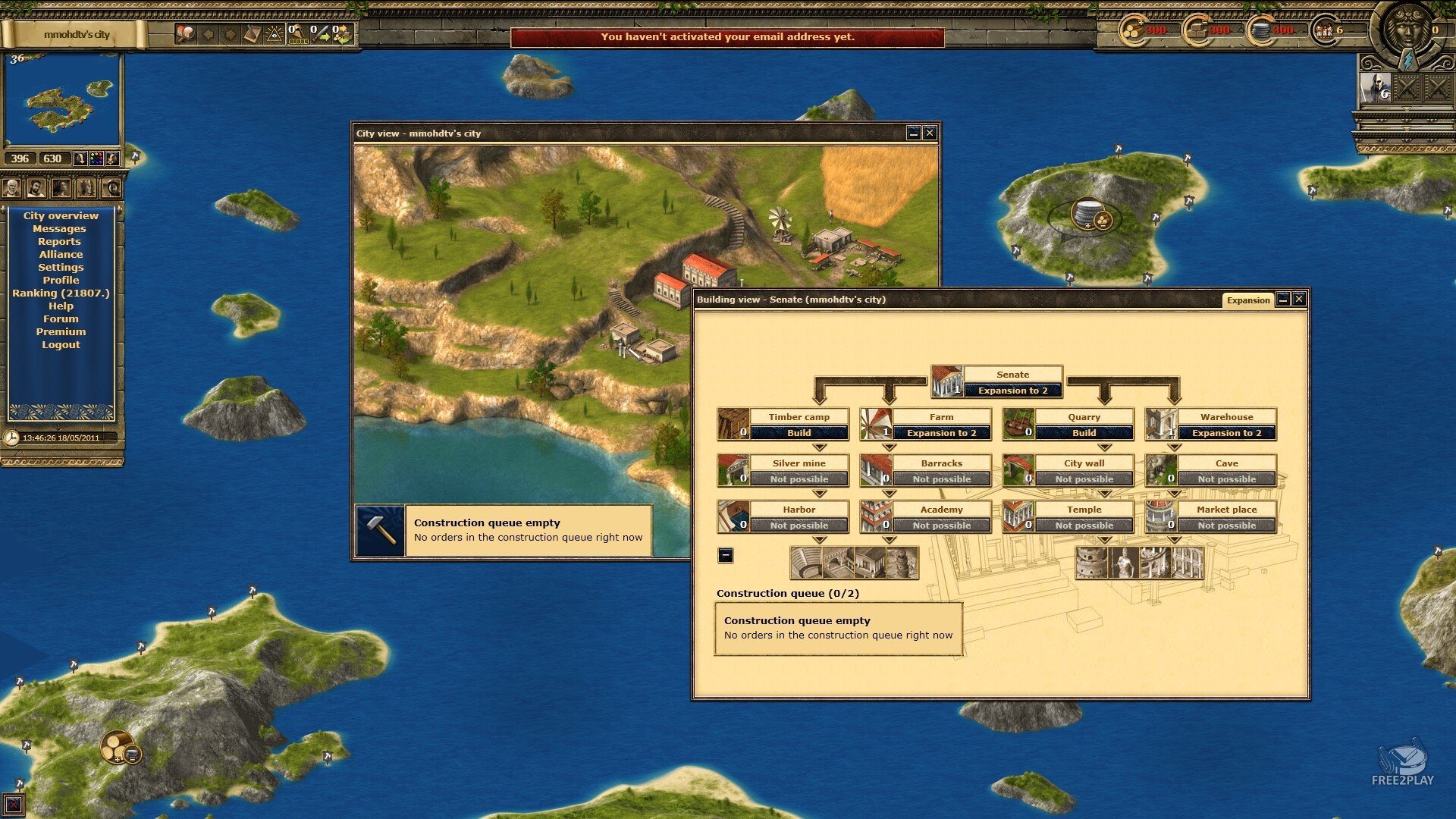Image resolution: width=1456 pixels, height=819 pixels.
Task: Collapse the building tree with minus button
Action: (726, 555)
